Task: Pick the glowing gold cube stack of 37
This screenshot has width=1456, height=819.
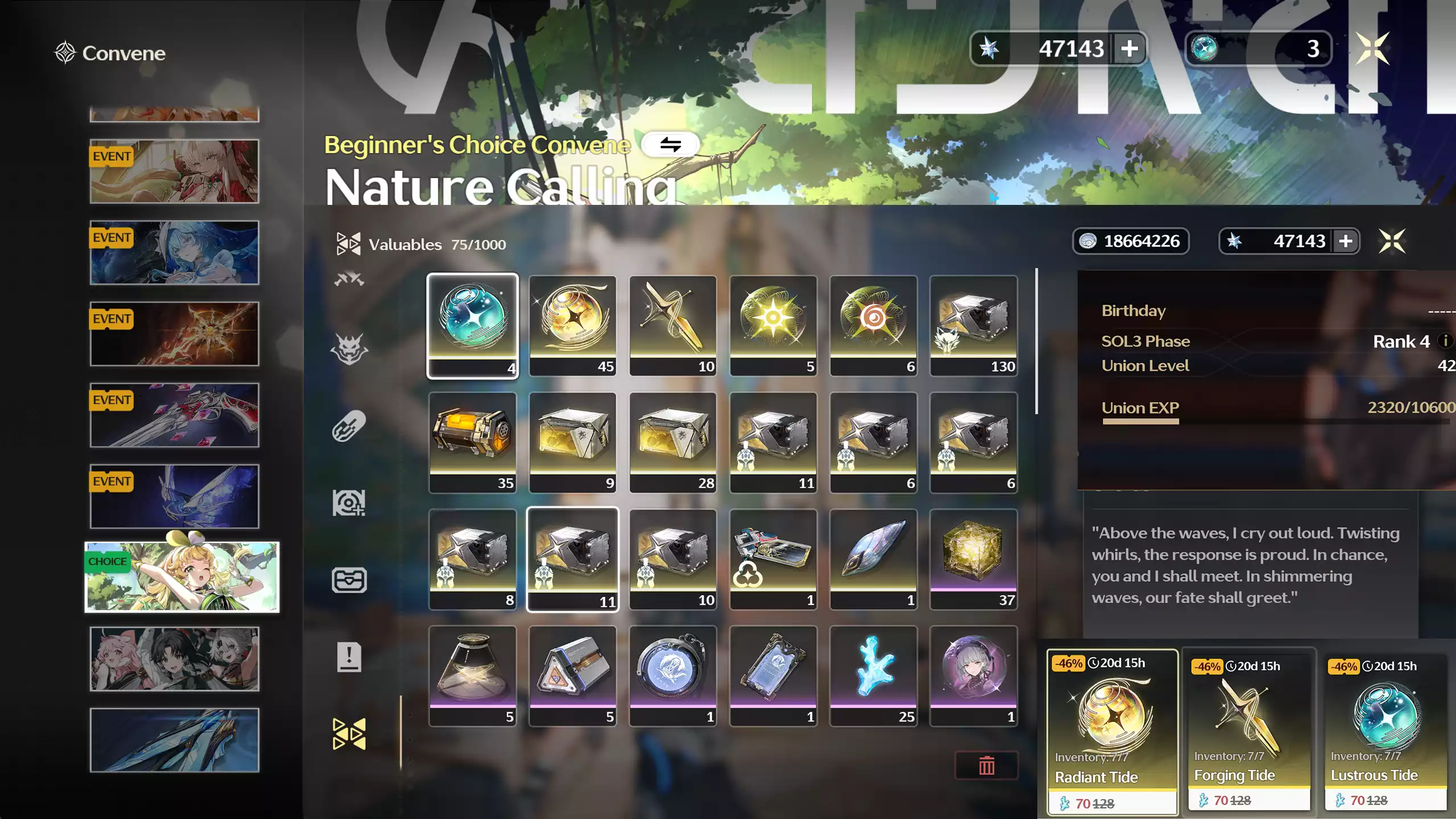Action: tap(973, 559)
